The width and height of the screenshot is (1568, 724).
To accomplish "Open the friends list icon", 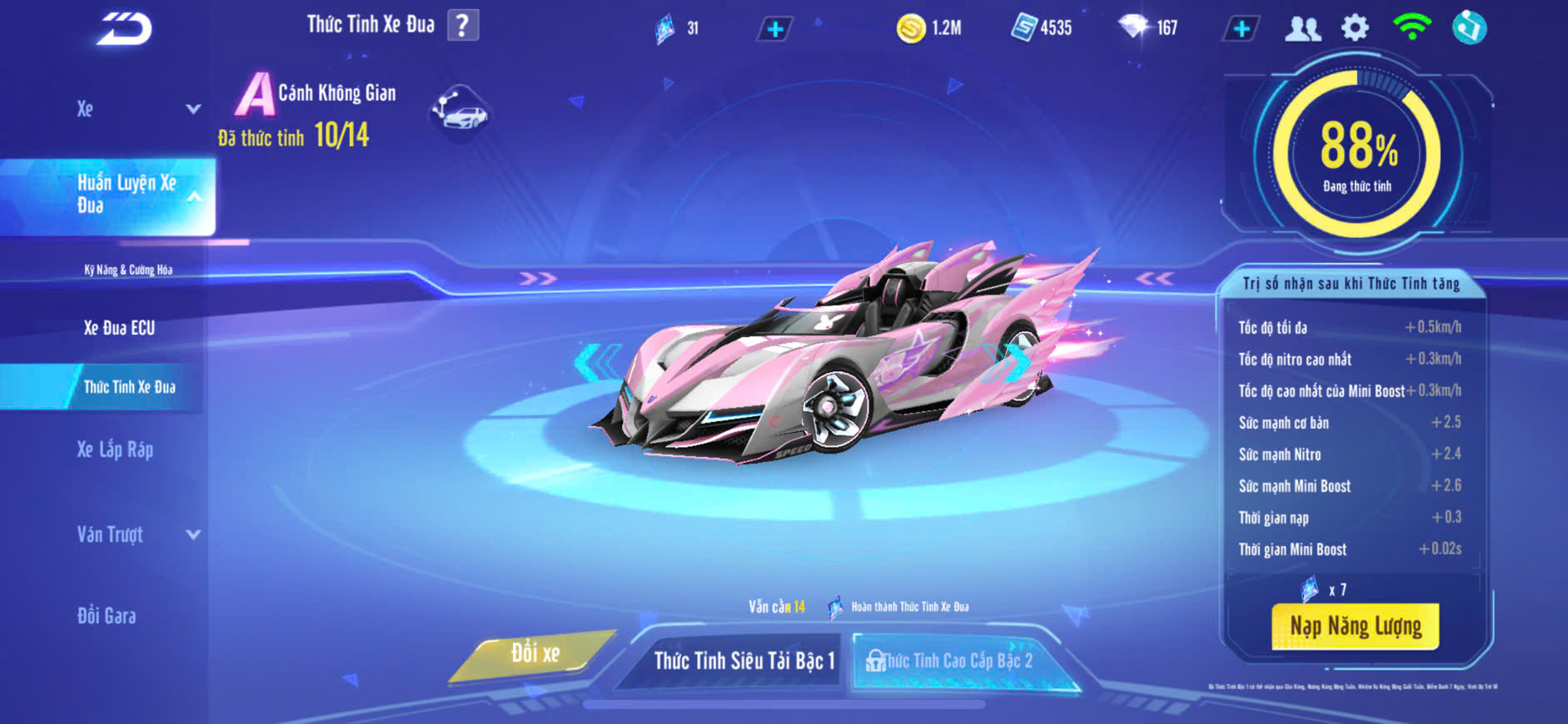I will (x=1302, y=29).
